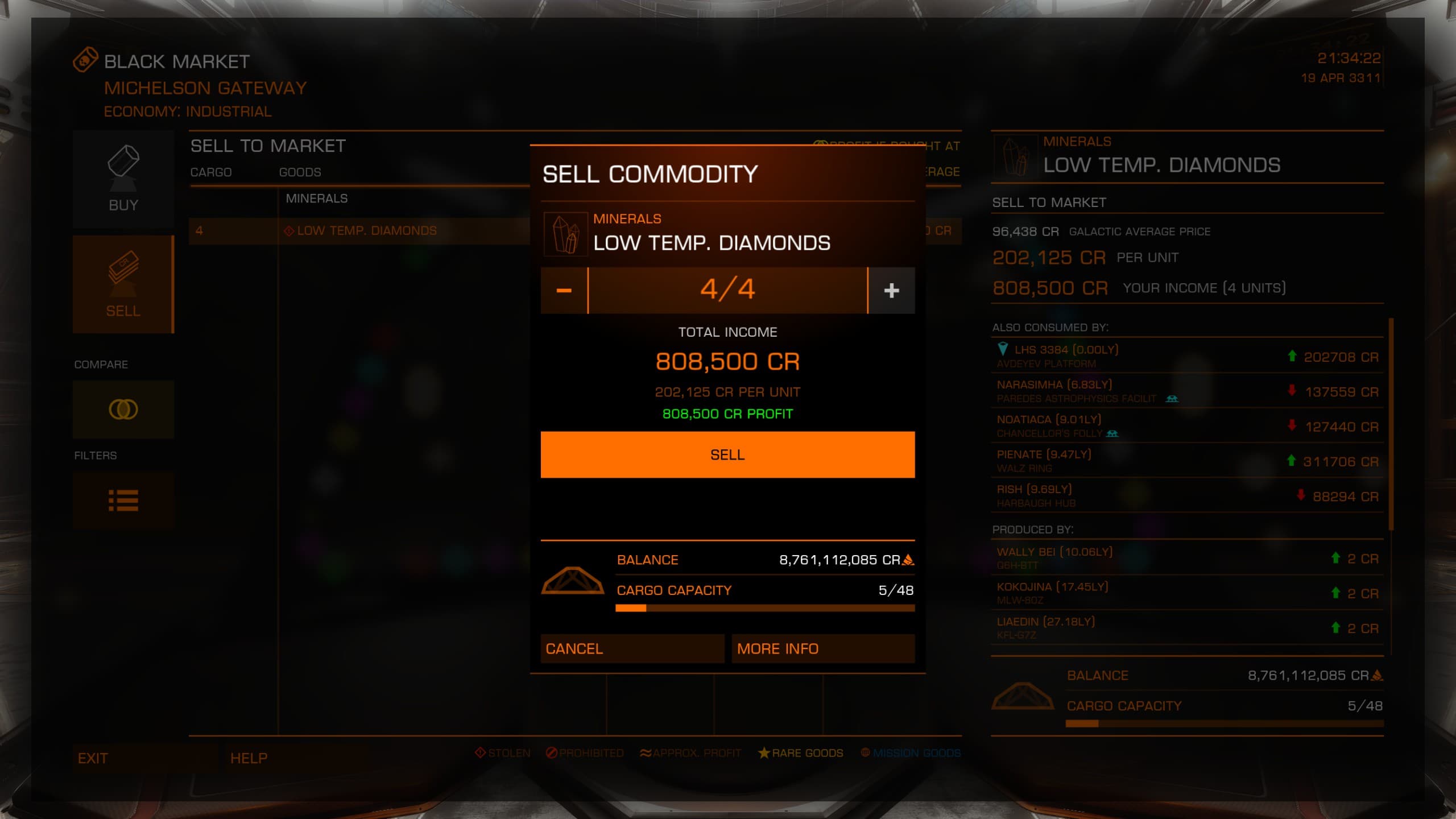This screenshot has height=819, width=1456.
Task: Select Pienate Walz Ring market entry
Action: pos(1186,461)
